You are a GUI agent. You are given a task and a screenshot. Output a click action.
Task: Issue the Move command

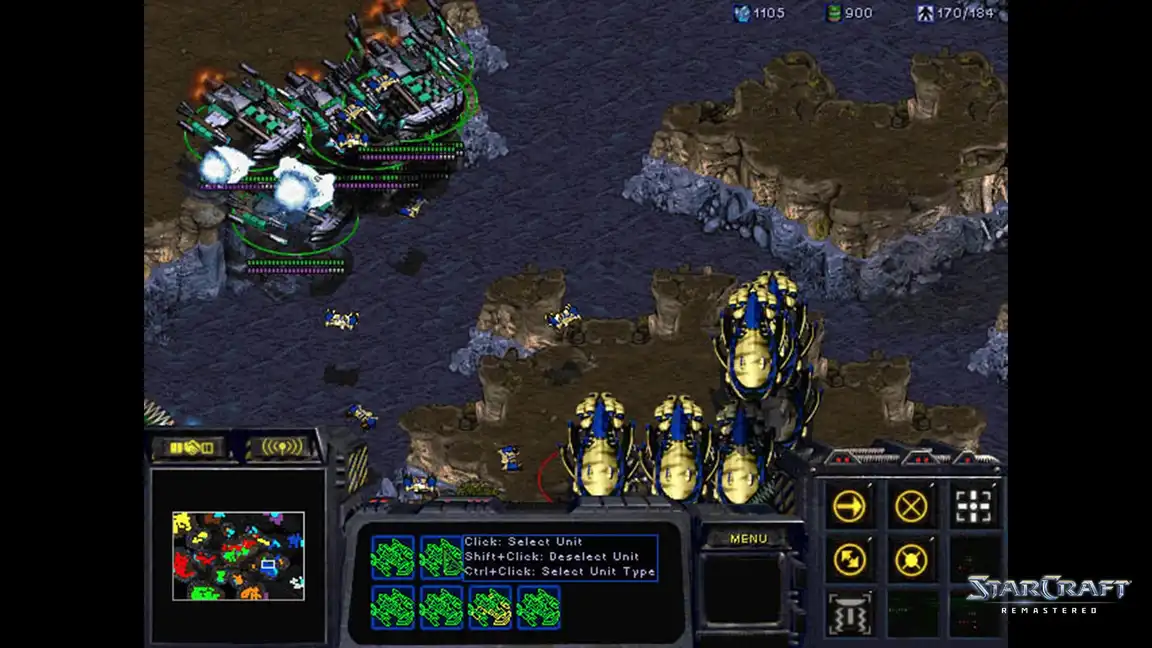tap(849, 506)
